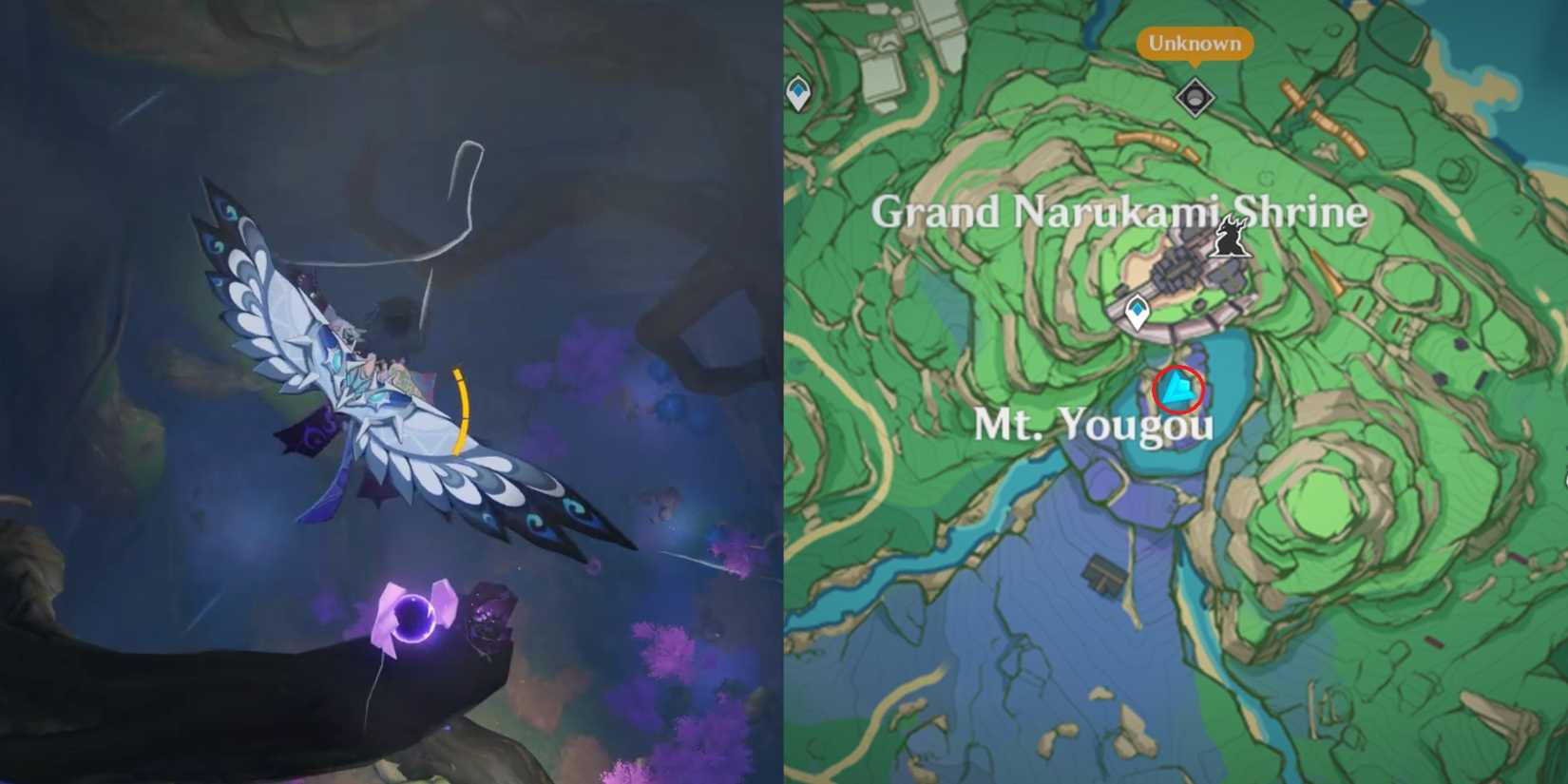
Task: Click the Grand Narukami Shrine text label
Action: click(x=1123, y=212)
